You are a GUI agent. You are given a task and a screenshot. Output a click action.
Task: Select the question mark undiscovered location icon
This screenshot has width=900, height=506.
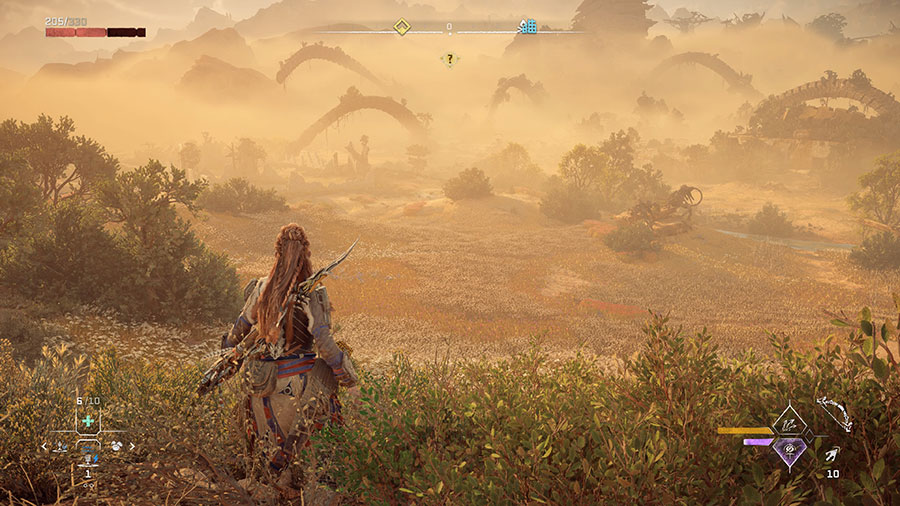click(x=450, y=59)
